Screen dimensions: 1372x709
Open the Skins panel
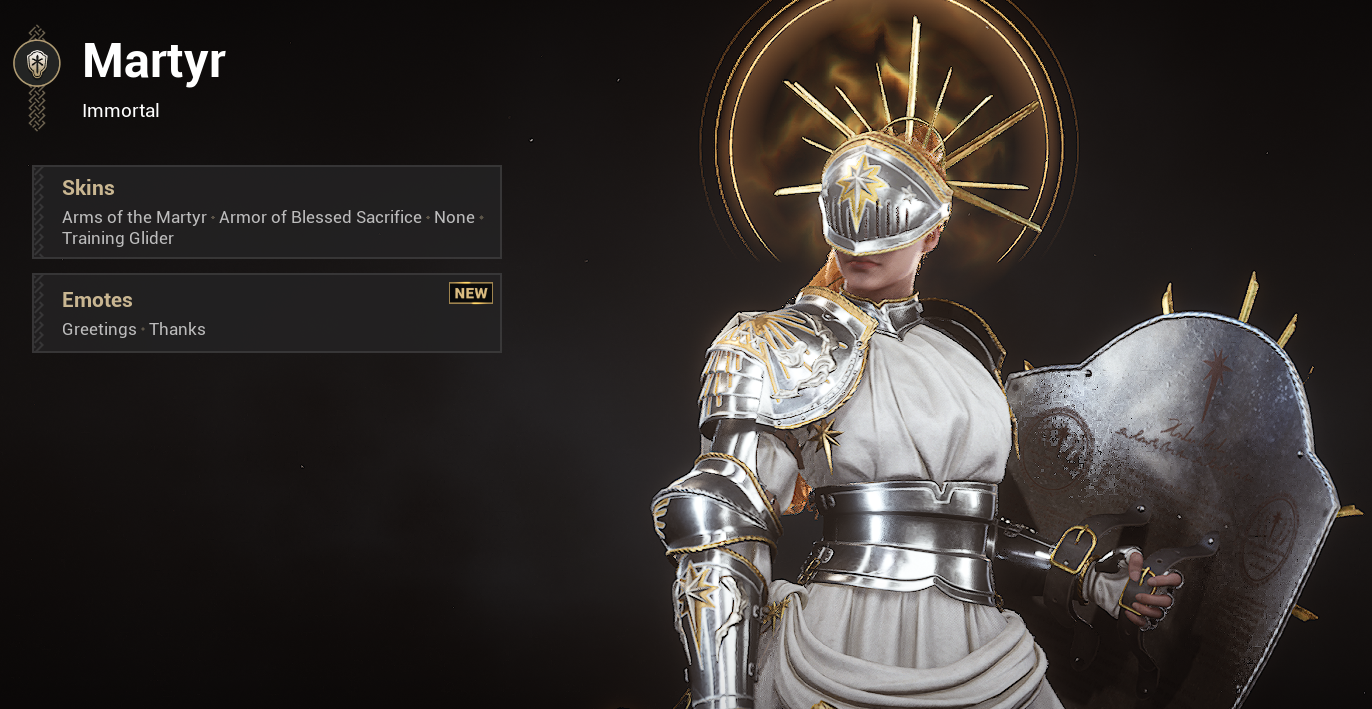(267, 212)
